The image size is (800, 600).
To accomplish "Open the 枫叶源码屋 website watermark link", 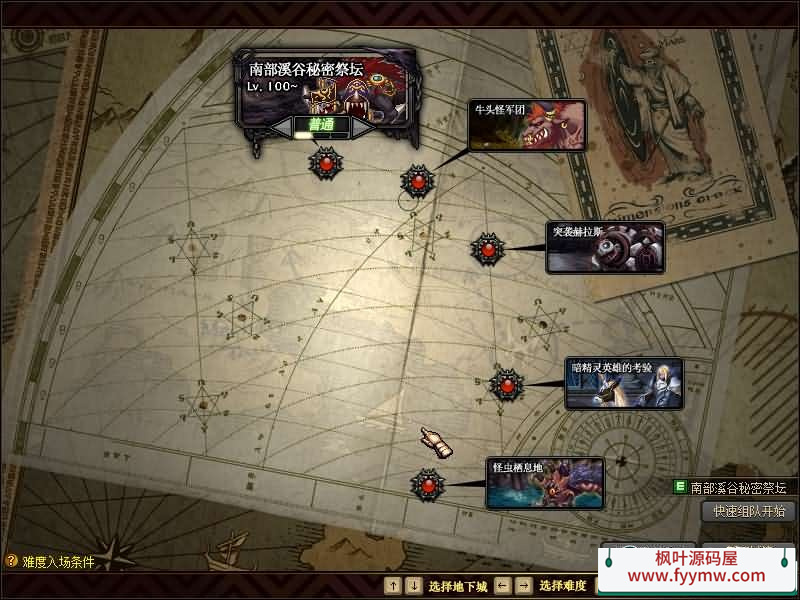I will pyautogui.click(x=696, y=567).
